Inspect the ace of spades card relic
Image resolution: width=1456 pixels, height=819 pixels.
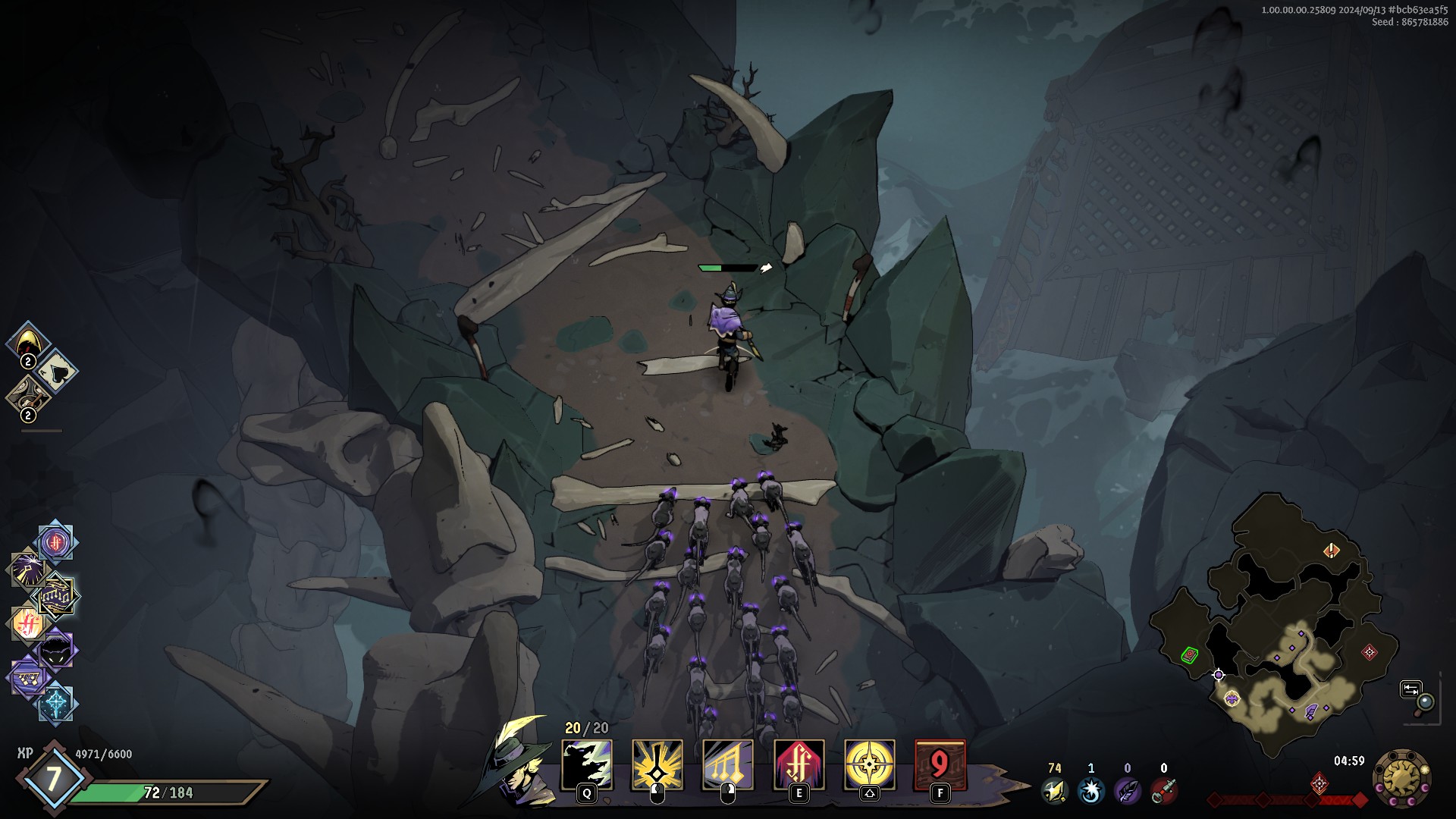[56, 371]
